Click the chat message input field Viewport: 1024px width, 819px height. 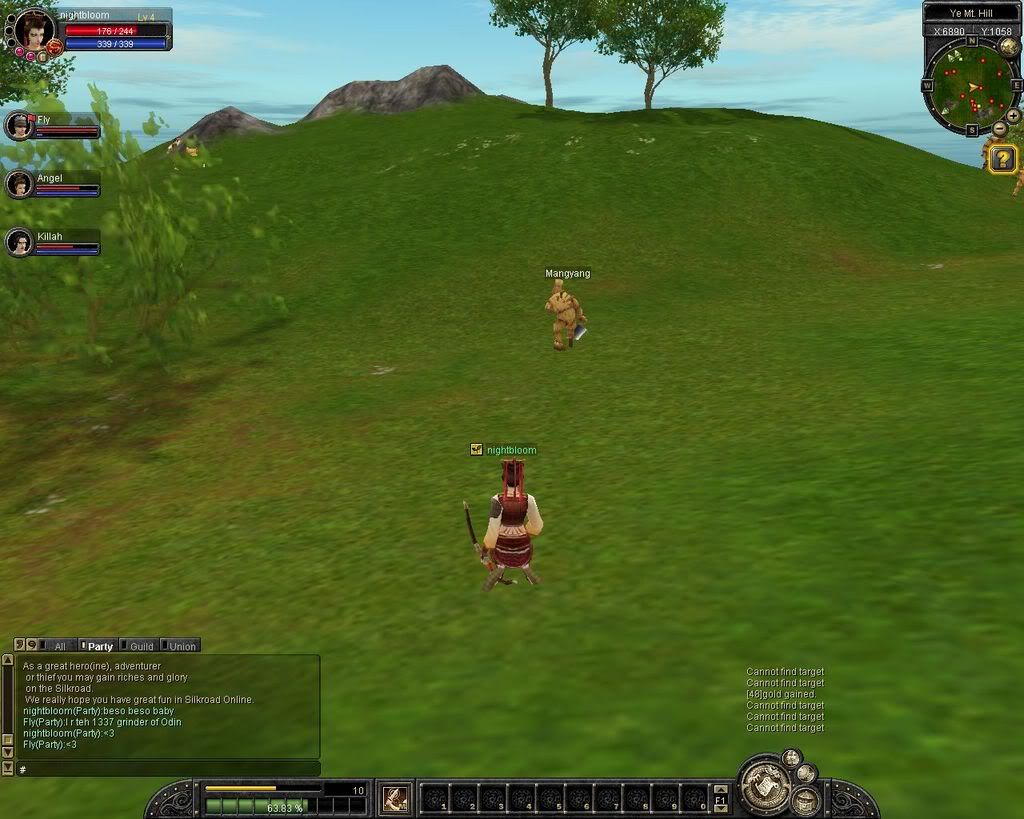click(x=168, y=769)
